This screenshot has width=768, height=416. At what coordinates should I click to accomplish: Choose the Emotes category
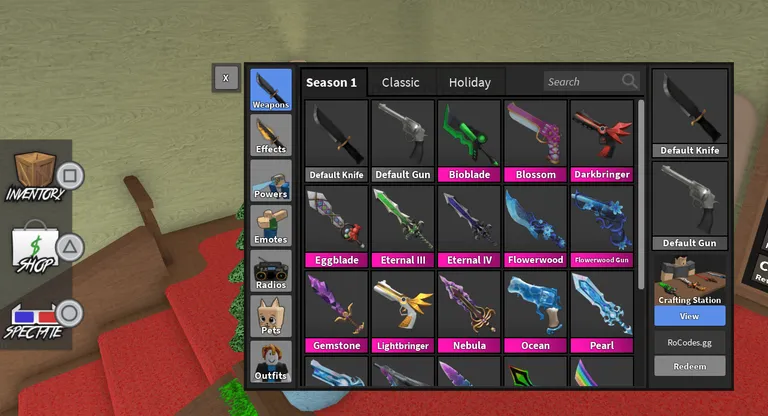(x=271, y=225)
